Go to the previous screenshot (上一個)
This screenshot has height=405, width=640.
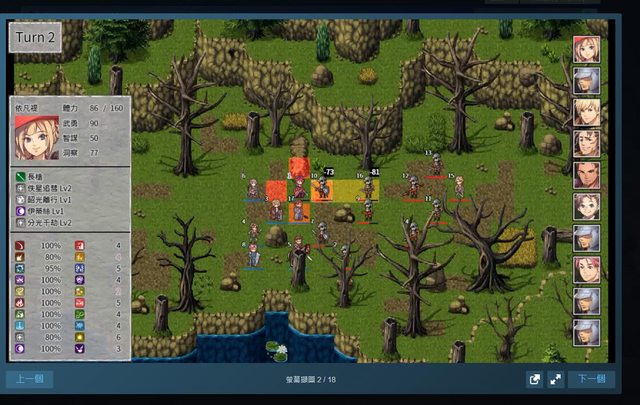click(x=29, y=379)
